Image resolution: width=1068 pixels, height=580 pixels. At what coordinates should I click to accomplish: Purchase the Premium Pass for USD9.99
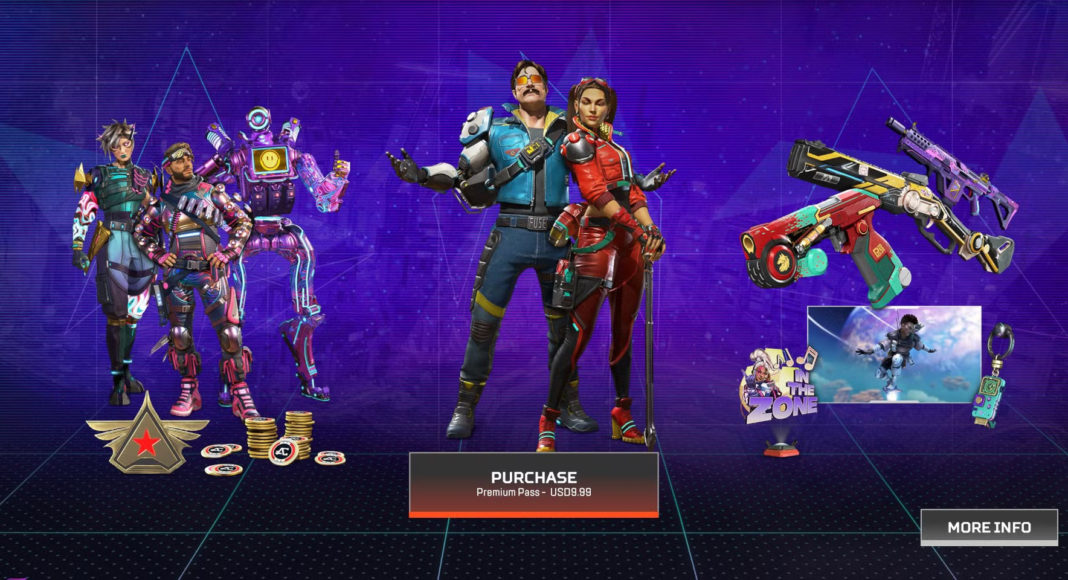[533, 484]
